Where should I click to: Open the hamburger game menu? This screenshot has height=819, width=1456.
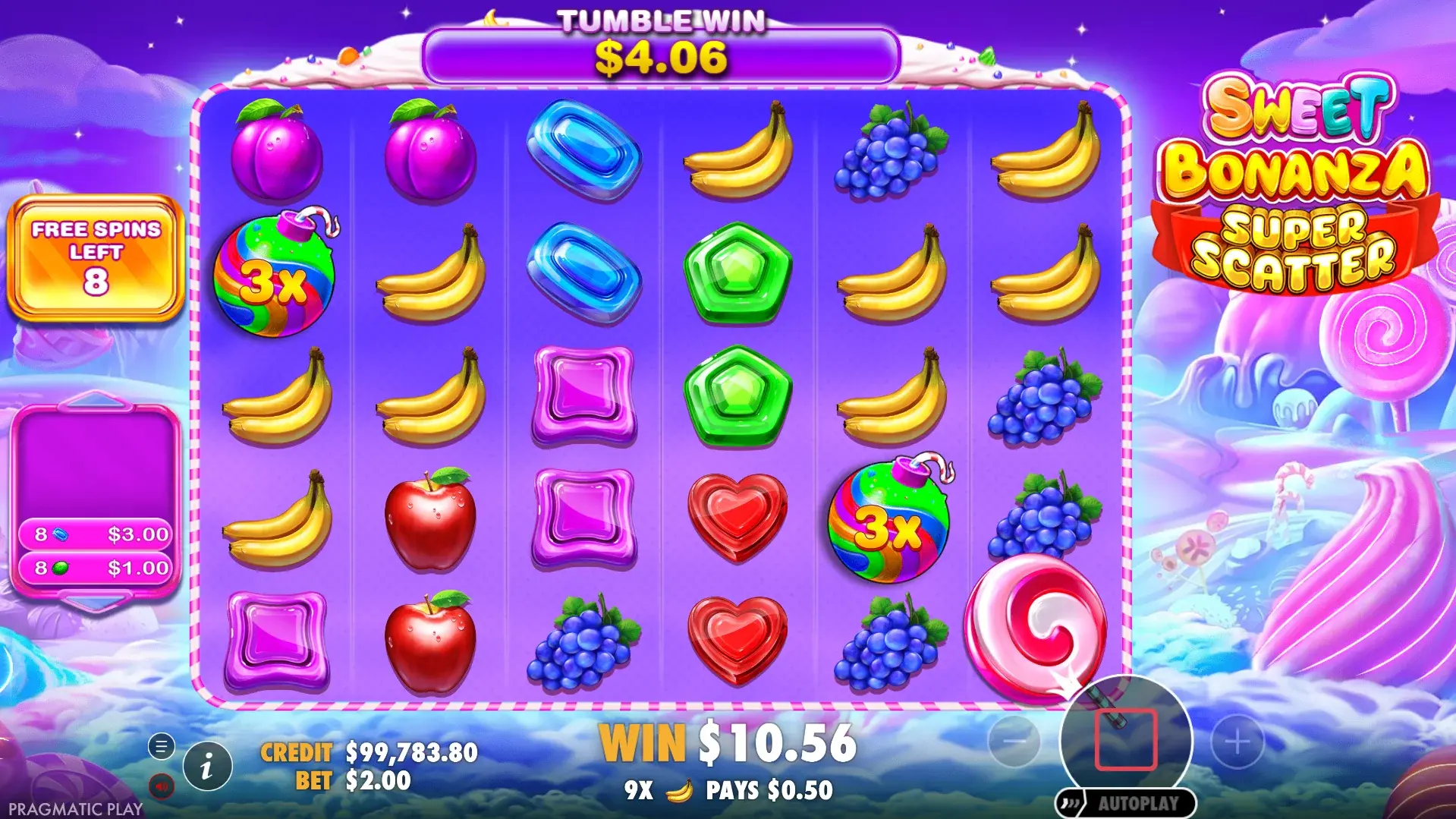click(x=161, y=746)
